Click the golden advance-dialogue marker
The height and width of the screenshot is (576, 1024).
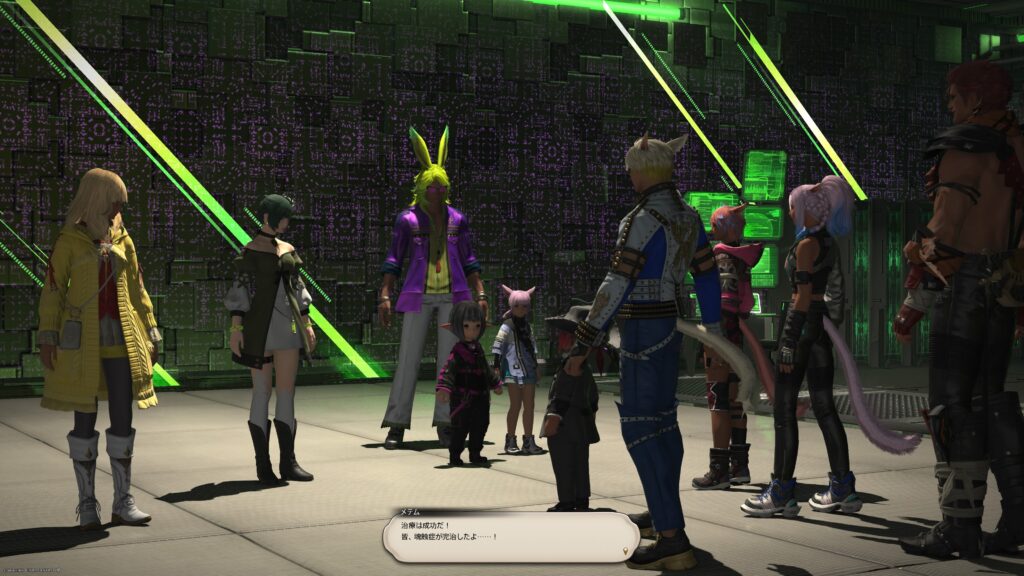pos(626,550)
